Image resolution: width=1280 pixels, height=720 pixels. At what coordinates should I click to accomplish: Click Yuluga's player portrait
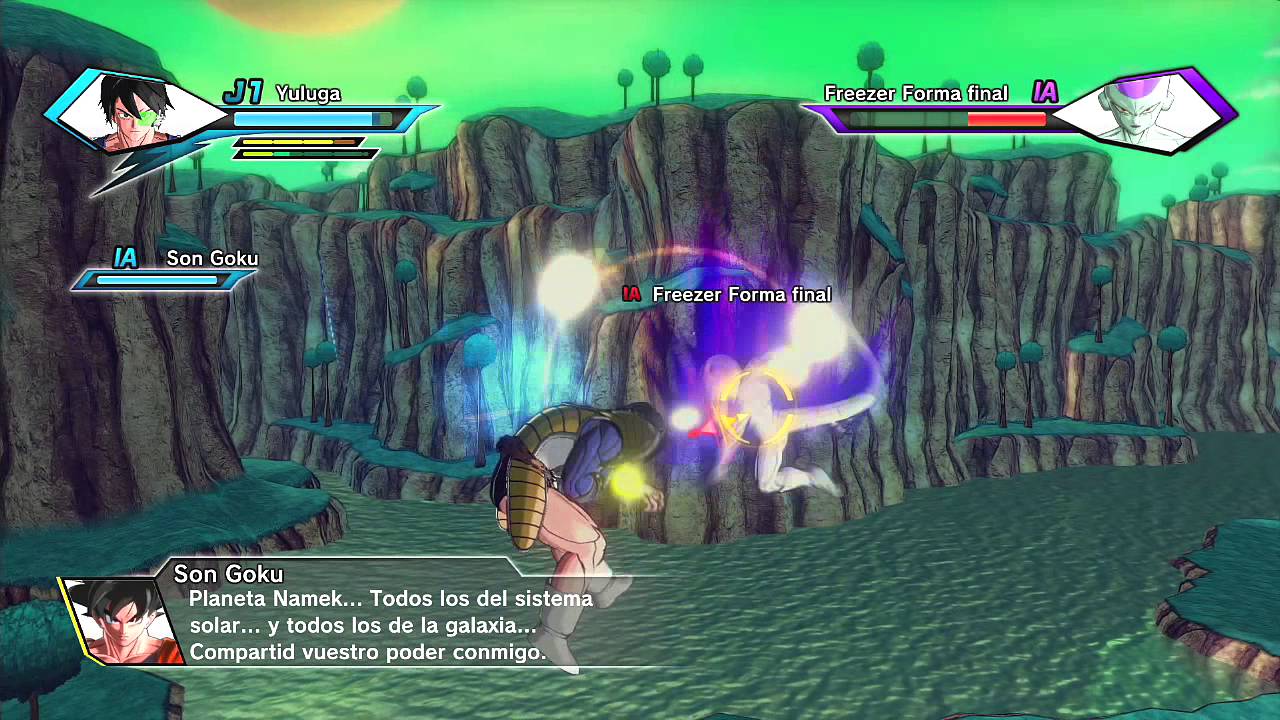[133, 112]
